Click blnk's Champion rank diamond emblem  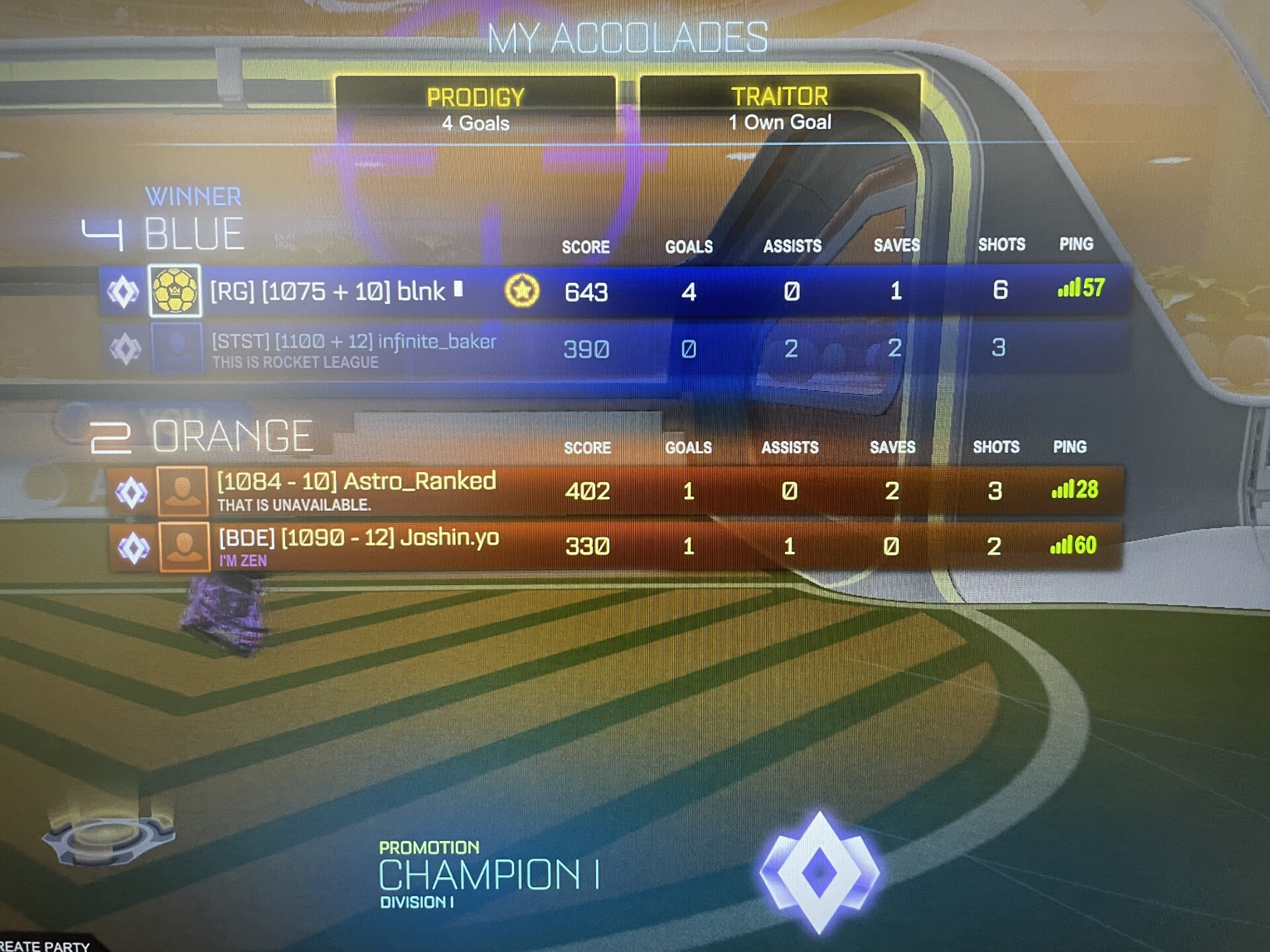coord(126,292)
